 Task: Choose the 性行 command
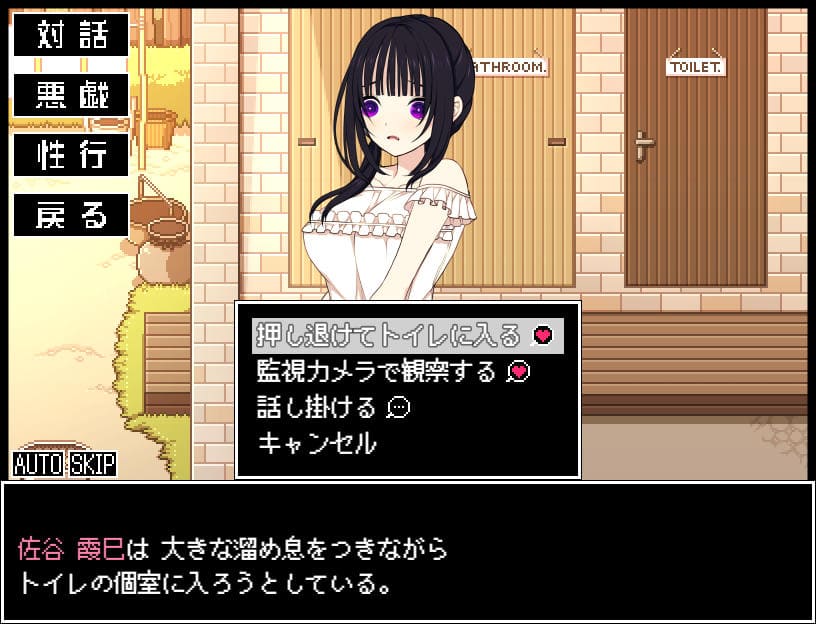pos(71,155)
